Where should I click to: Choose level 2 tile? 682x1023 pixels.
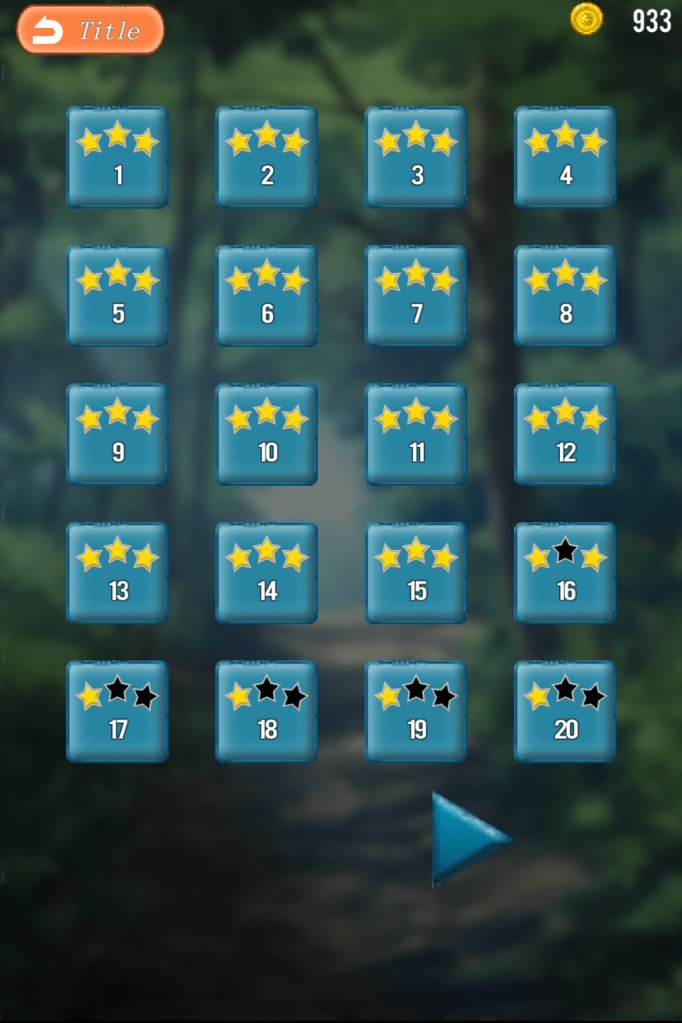click(x=267, y=157)
